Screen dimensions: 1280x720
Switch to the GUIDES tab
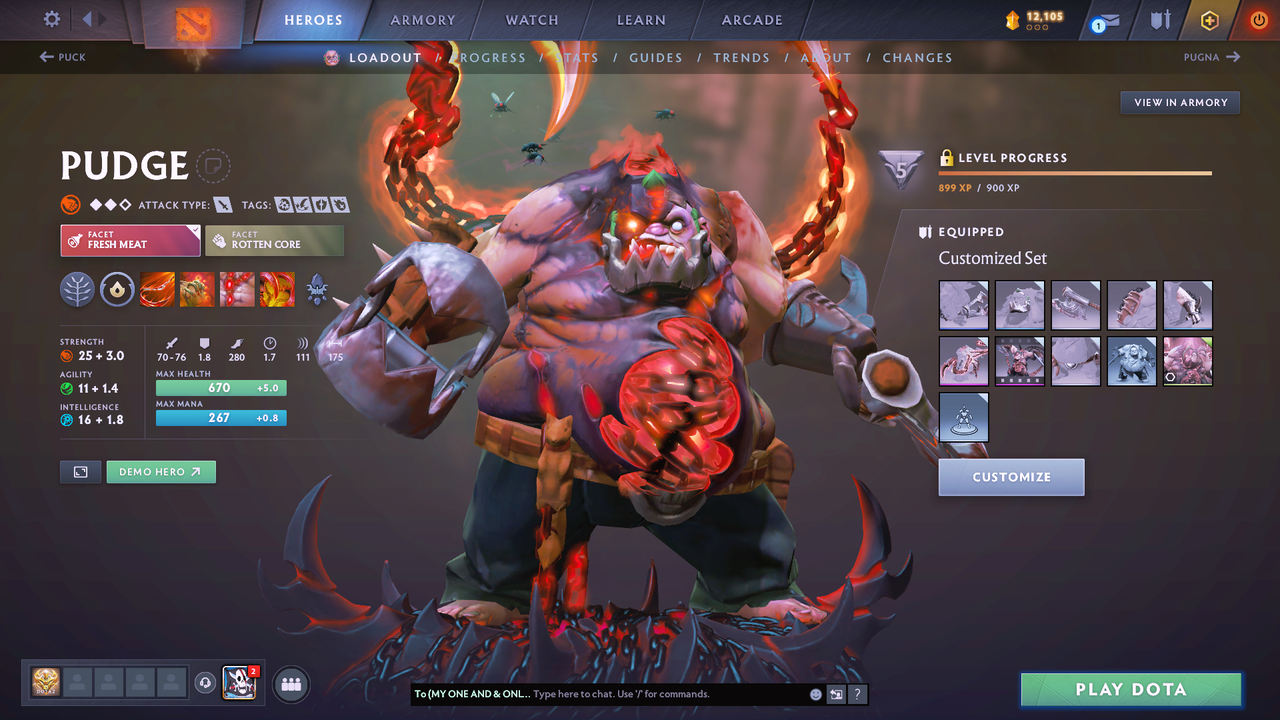[656, 57]
